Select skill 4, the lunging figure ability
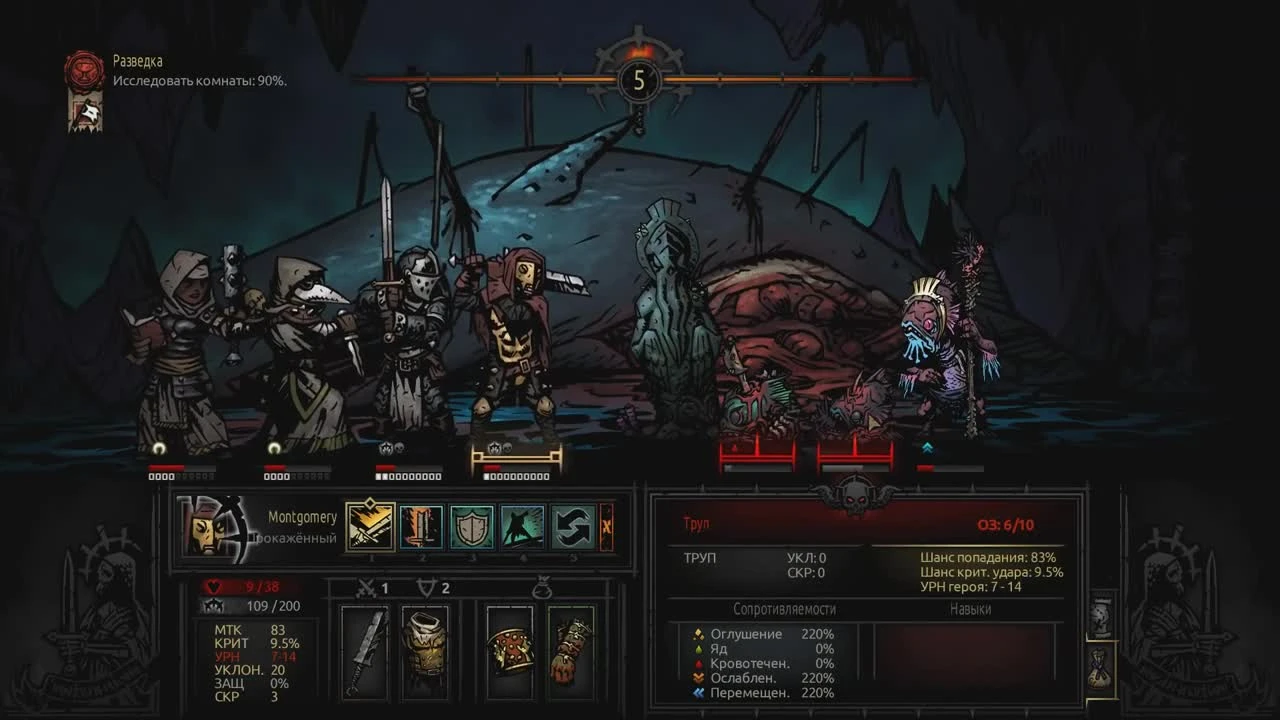 pyautogui.click(x=521, y=527)
